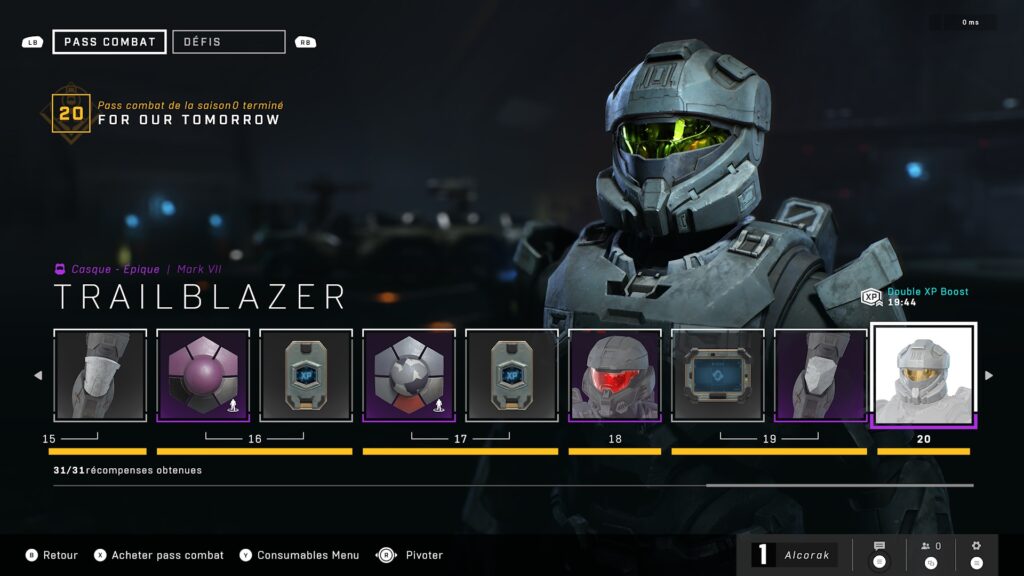Viewport: 1024px width, 576px height.
Task: Show earlier rewards with the left arrow
Action: point(39,376)
